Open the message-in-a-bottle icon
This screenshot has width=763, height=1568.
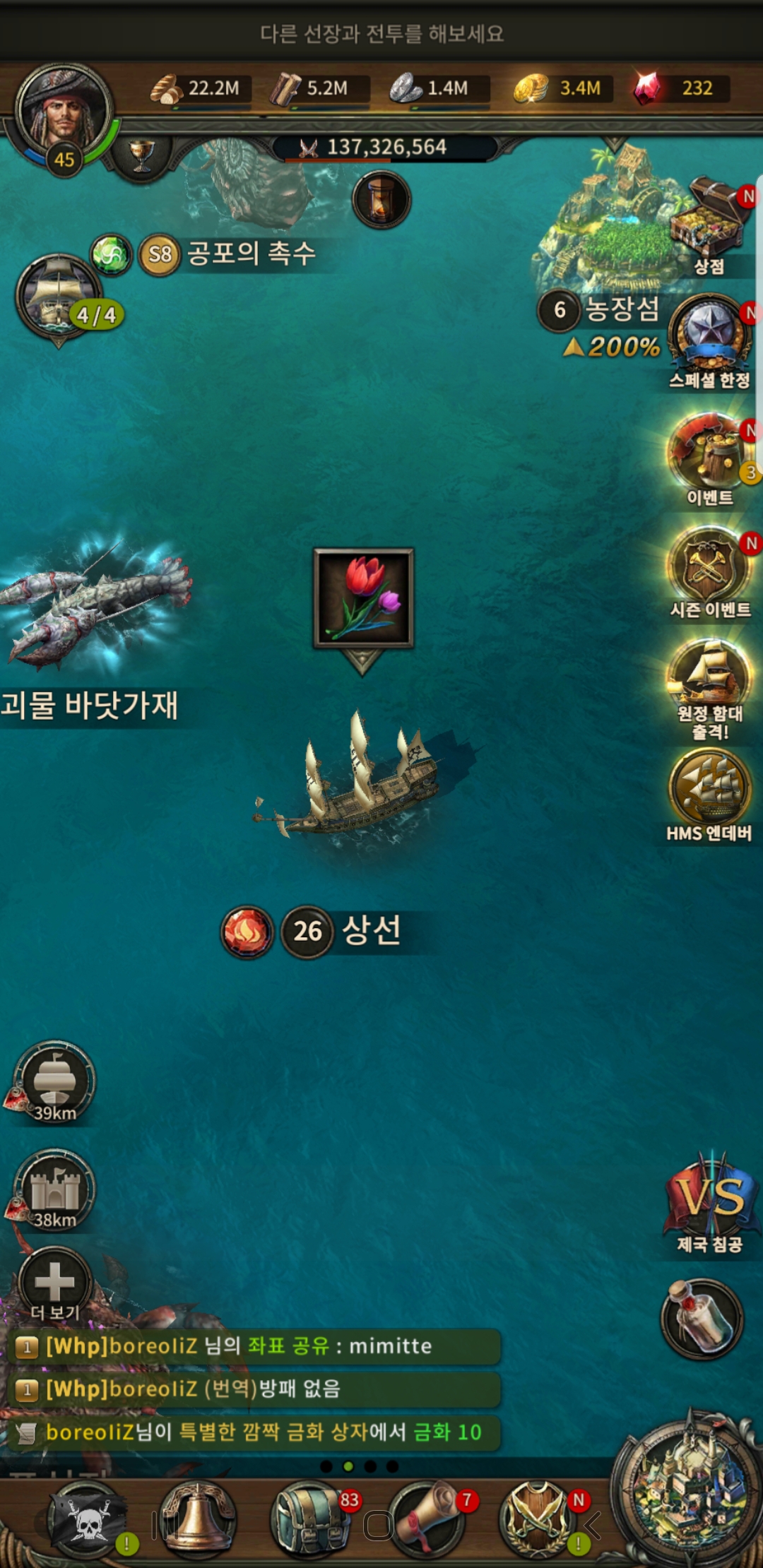coord(702,1319)
